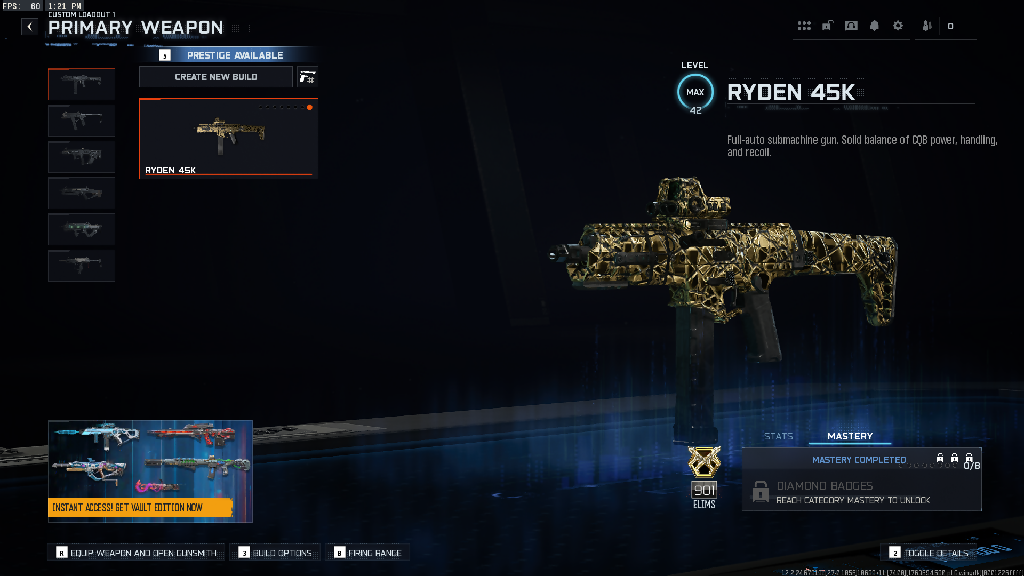
Task: Switch to the Mastery tab
Action: pos(850,436)
